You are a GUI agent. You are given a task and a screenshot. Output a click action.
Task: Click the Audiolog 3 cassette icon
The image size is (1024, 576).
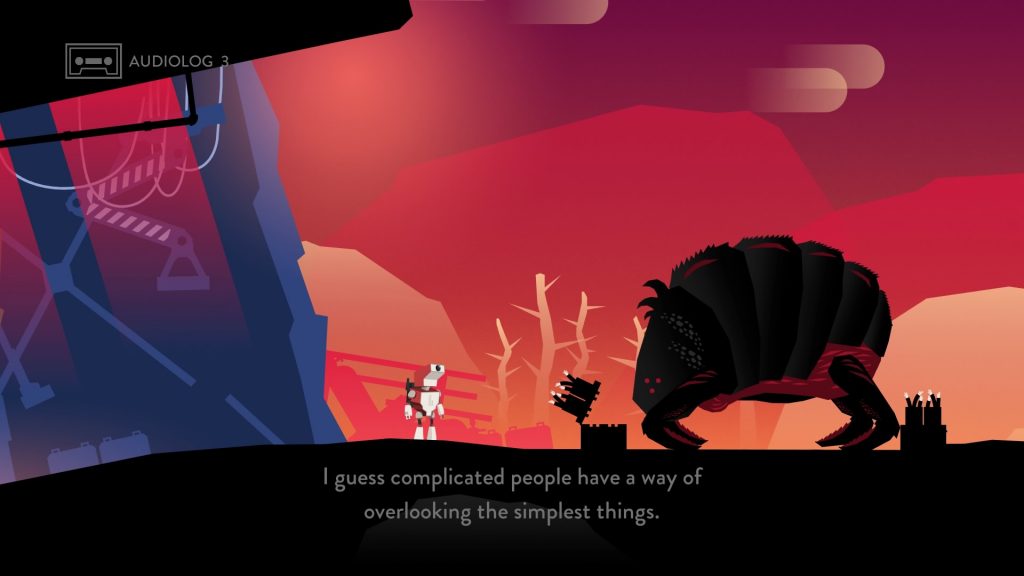[x=93, y=61]
